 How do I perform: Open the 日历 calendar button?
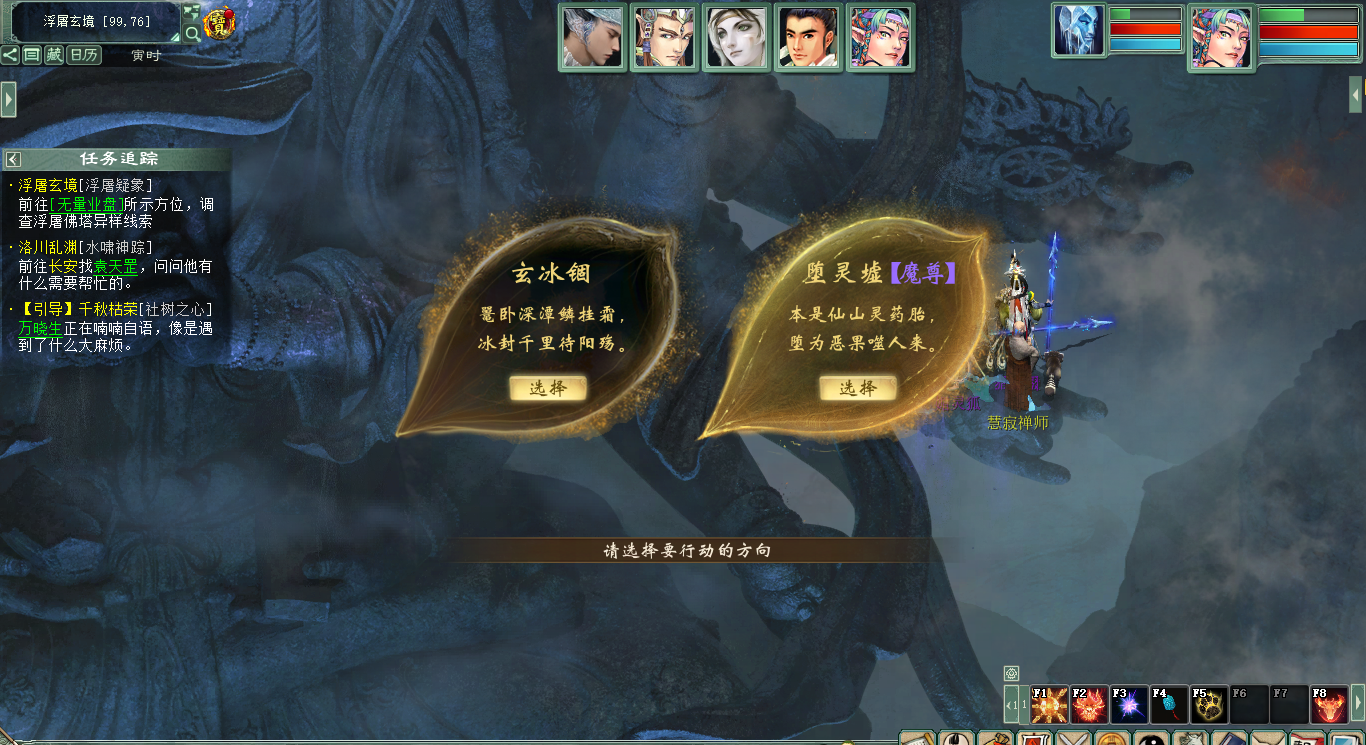pyautogui.click(x=84, y=55)
